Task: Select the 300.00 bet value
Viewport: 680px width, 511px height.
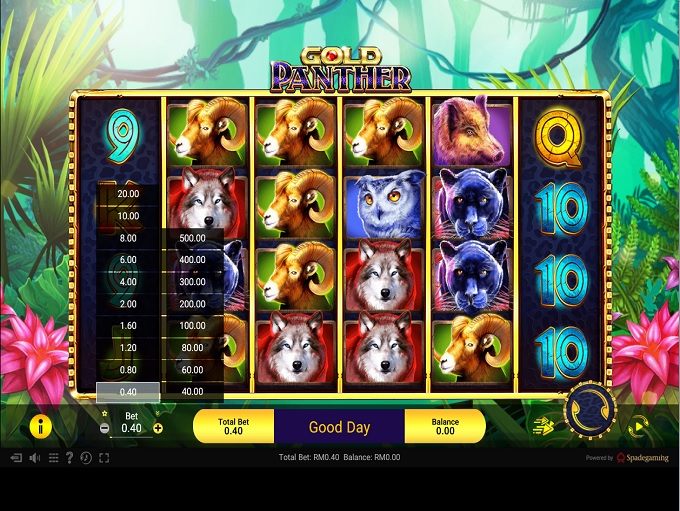Action: click(192, 282)
